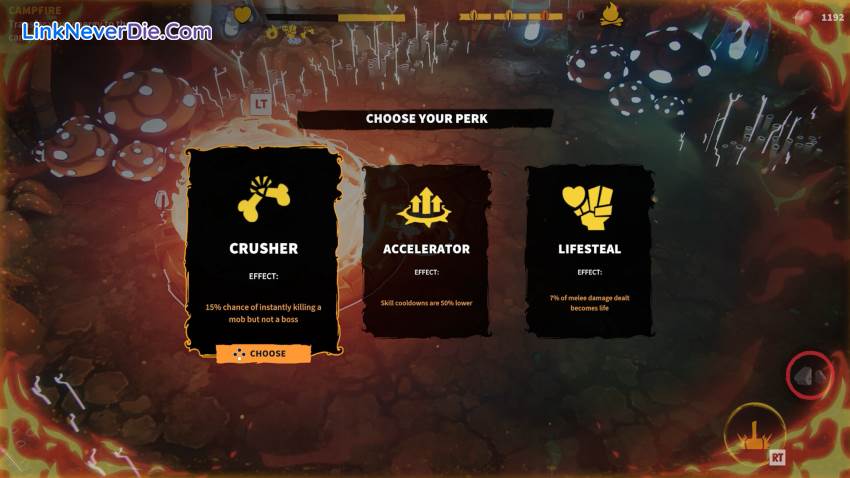Click the red-ringed rock item icon

coord(810,375)
